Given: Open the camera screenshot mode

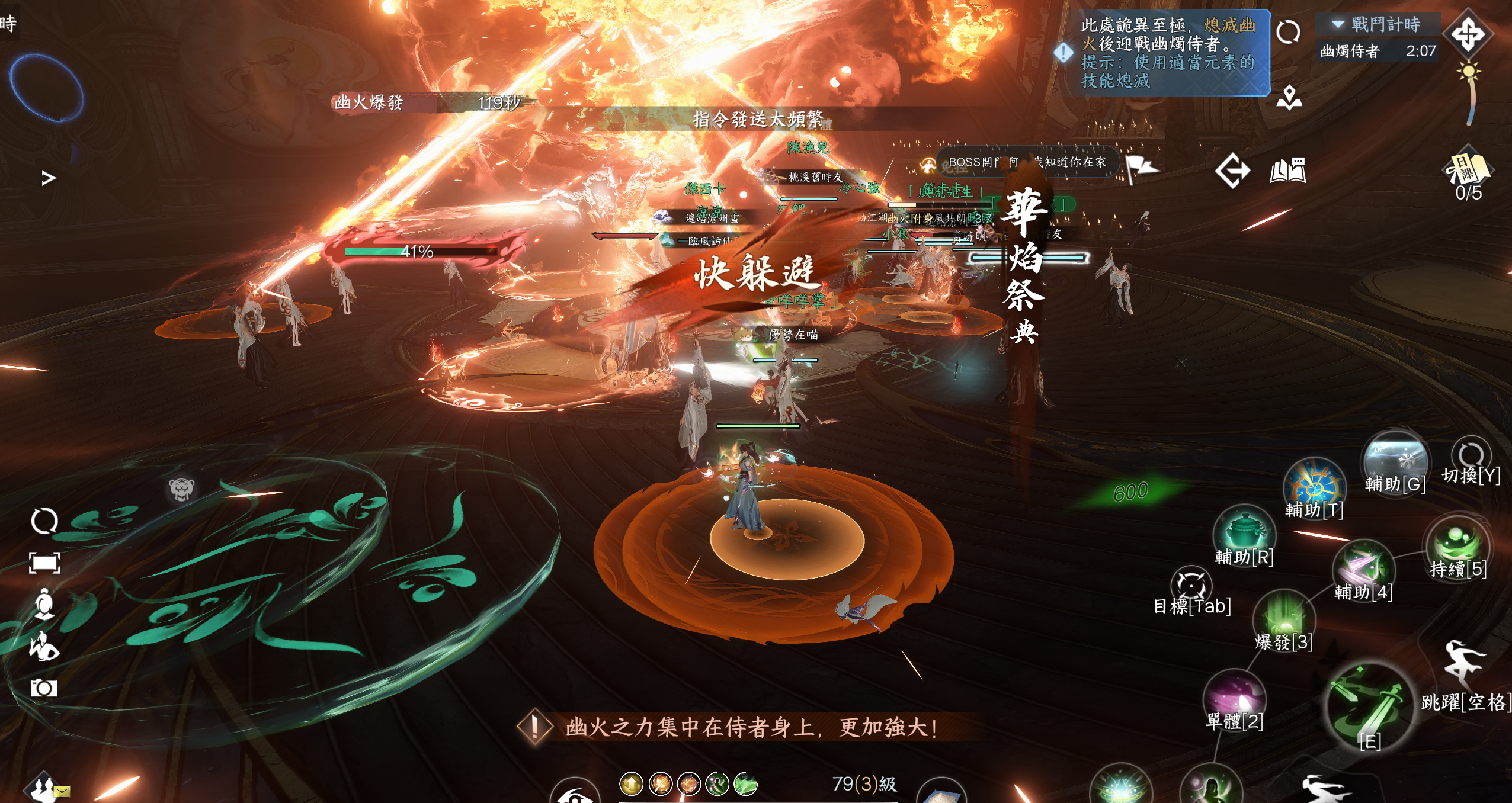Looking at the screenshot, I should pos(44,688).
